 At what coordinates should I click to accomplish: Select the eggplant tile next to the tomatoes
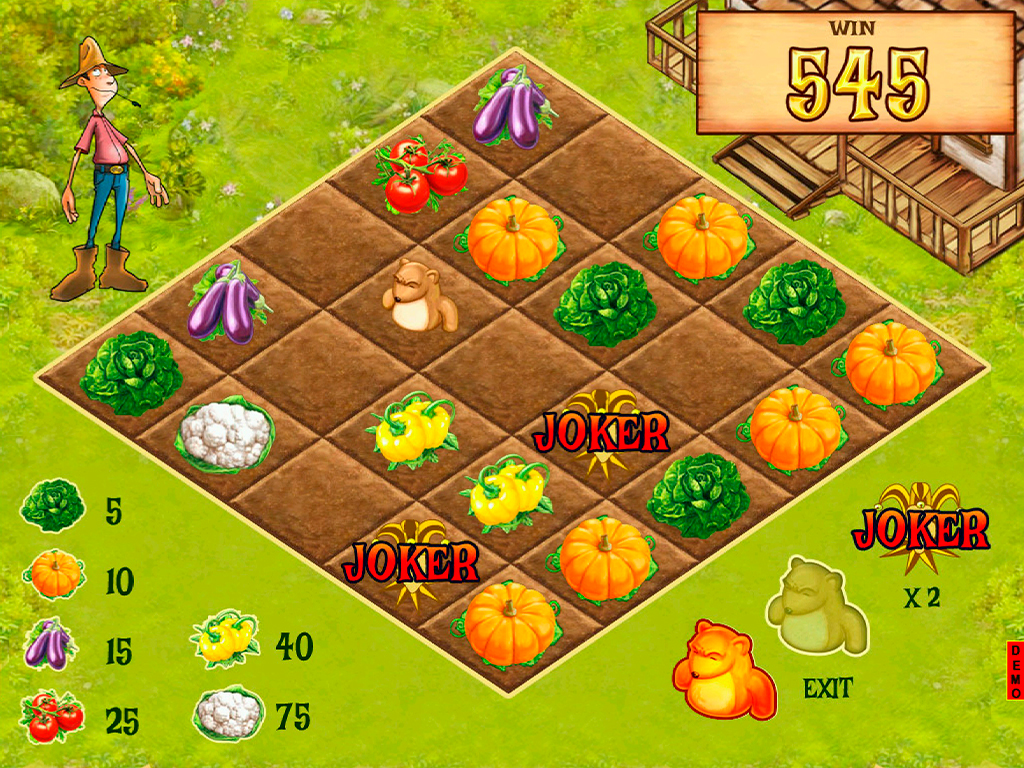pyautogui.click(x=513, y=108)
